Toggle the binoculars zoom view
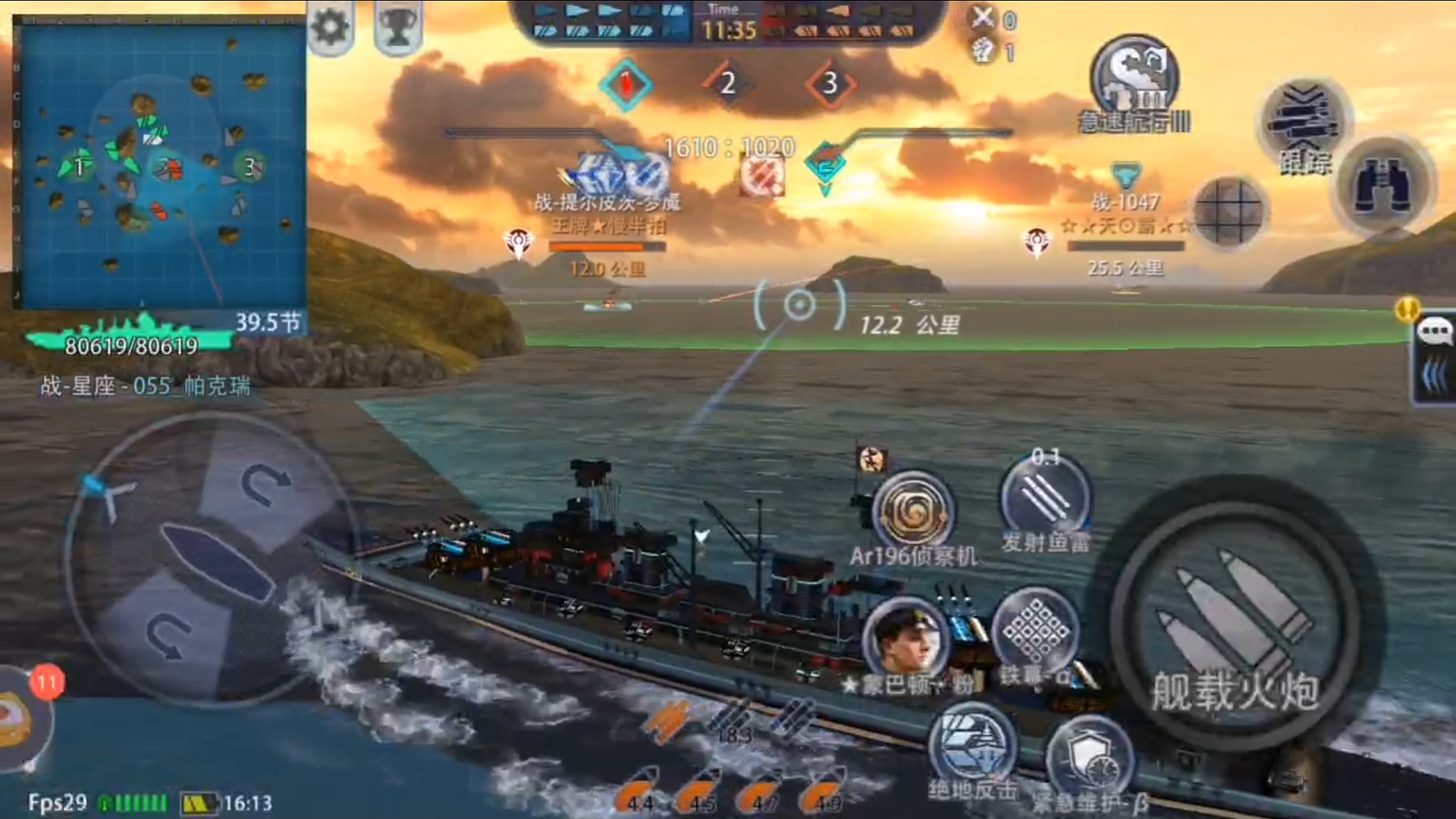 tap(1385, 186)
